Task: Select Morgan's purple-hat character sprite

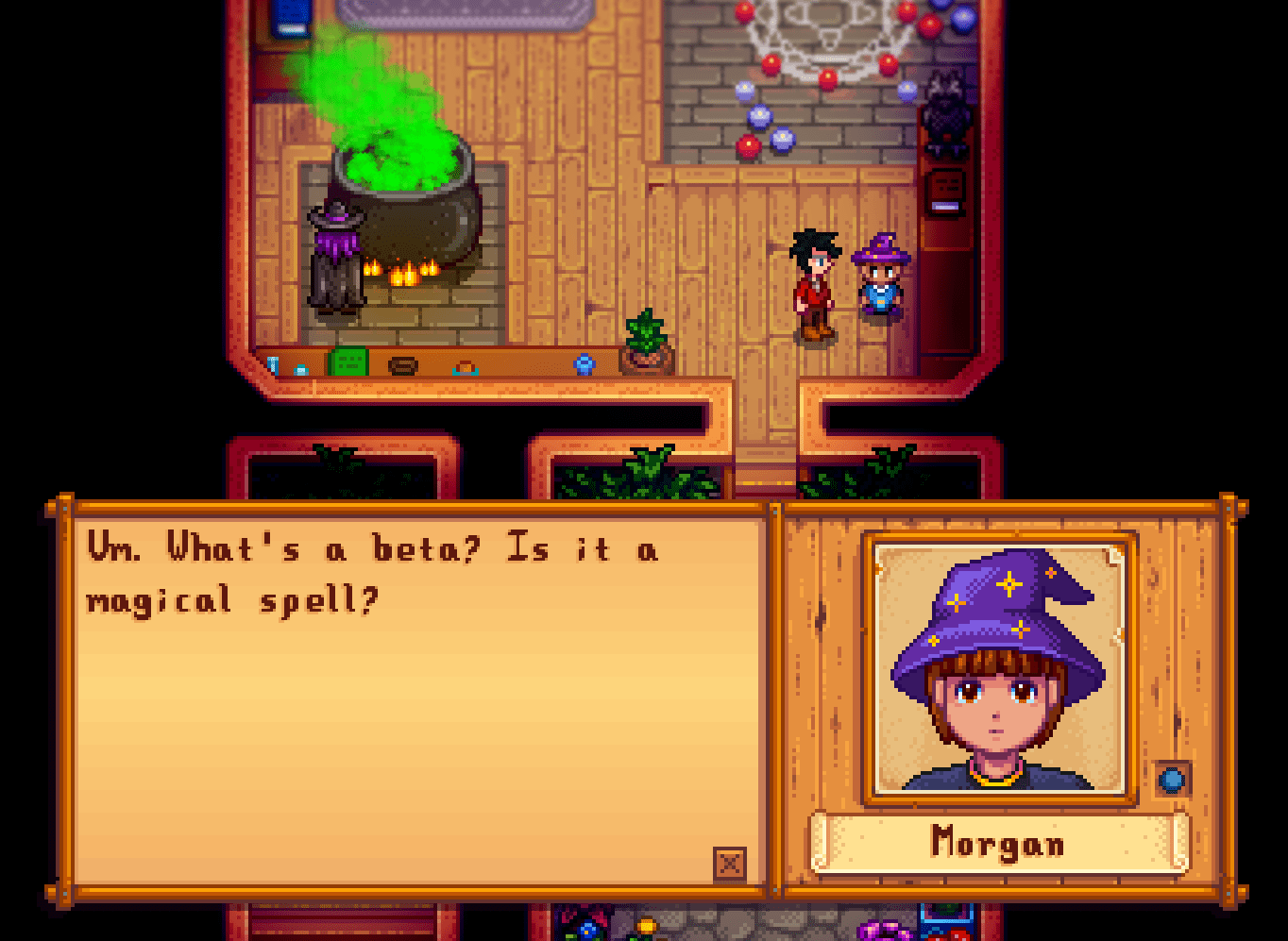Action: tap(879, 278)
